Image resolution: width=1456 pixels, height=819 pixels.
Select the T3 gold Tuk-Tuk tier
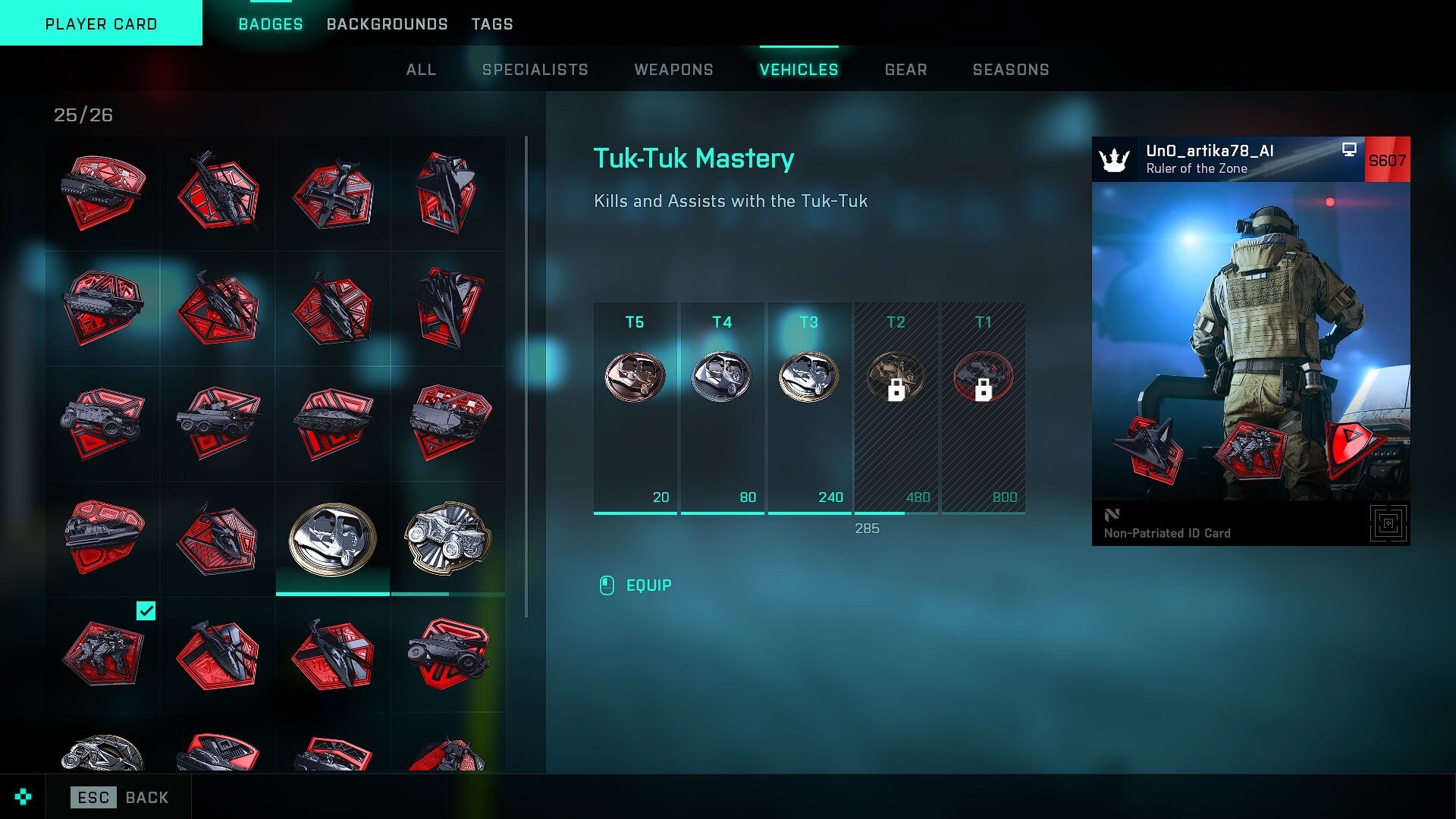(809, 376)
